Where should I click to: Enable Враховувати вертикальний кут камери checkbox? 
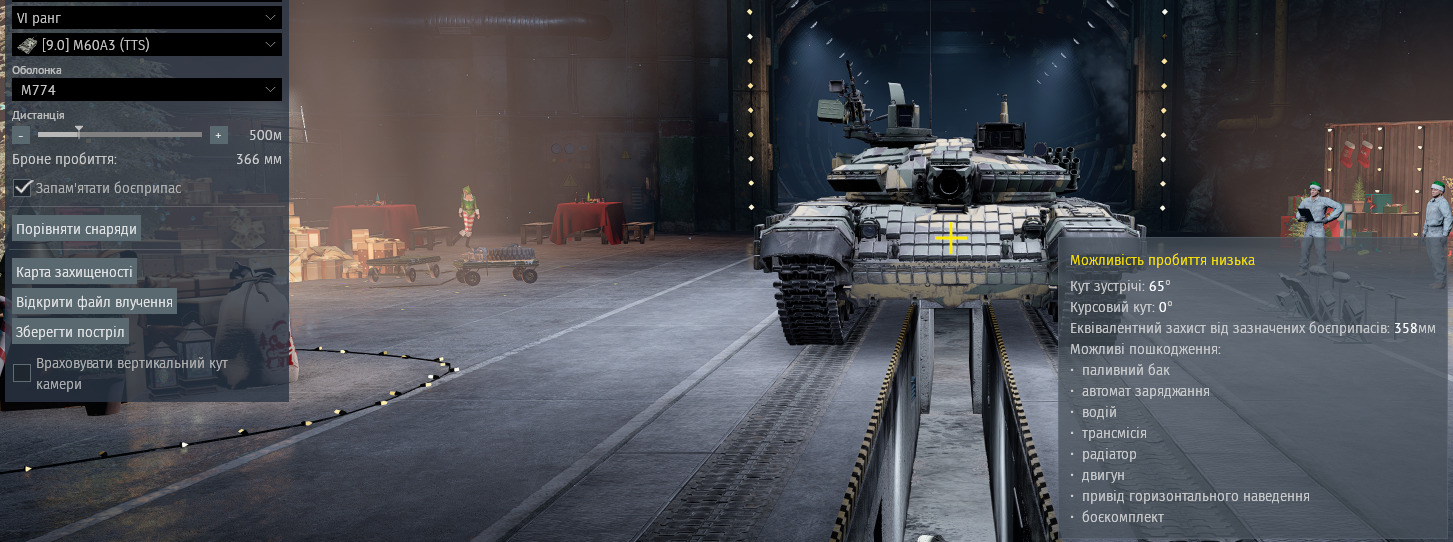[x=22, y=373]
